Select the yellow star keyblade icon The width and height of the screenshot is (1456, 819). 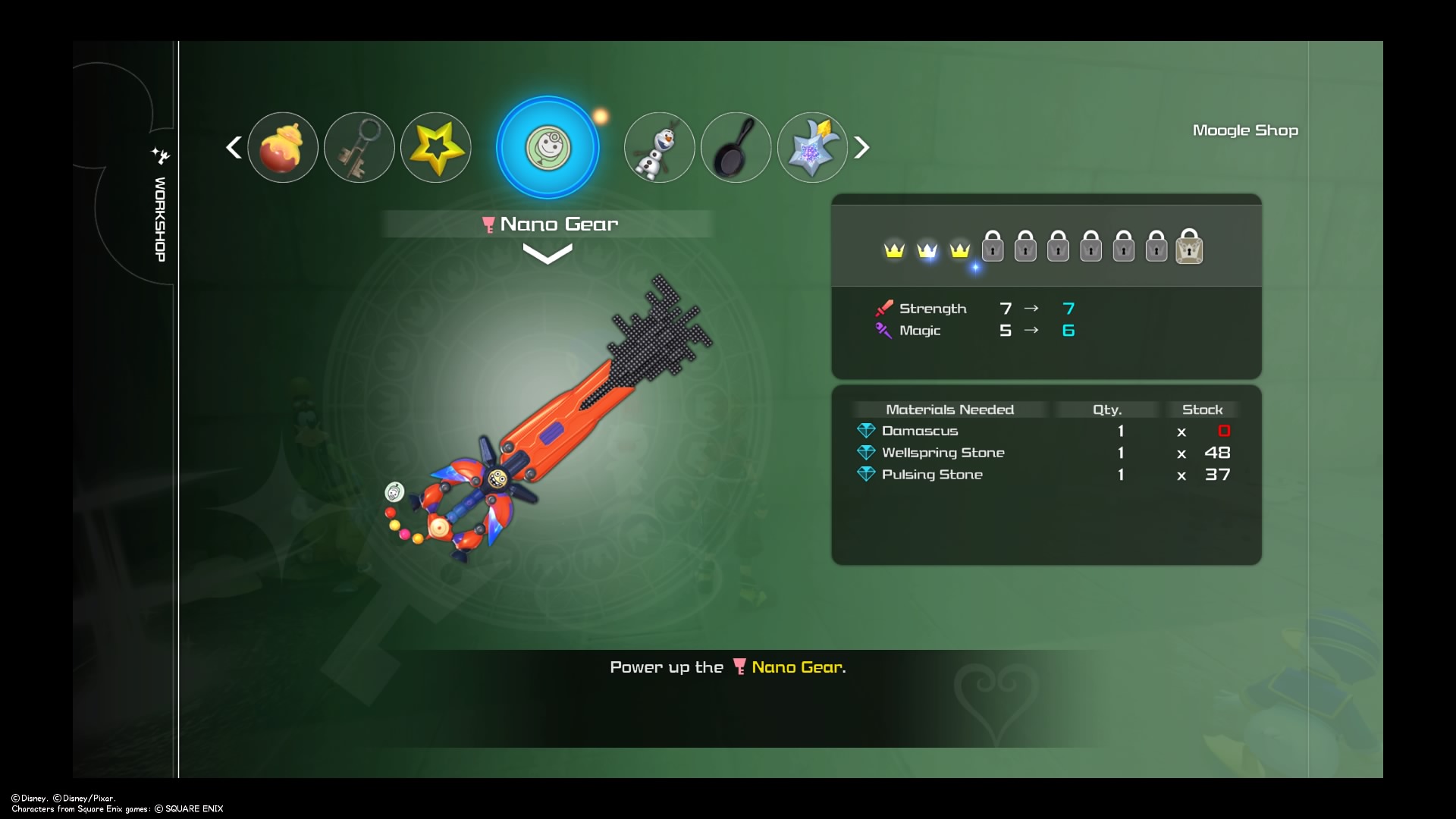pyautogui.click(x=435, y=148)
